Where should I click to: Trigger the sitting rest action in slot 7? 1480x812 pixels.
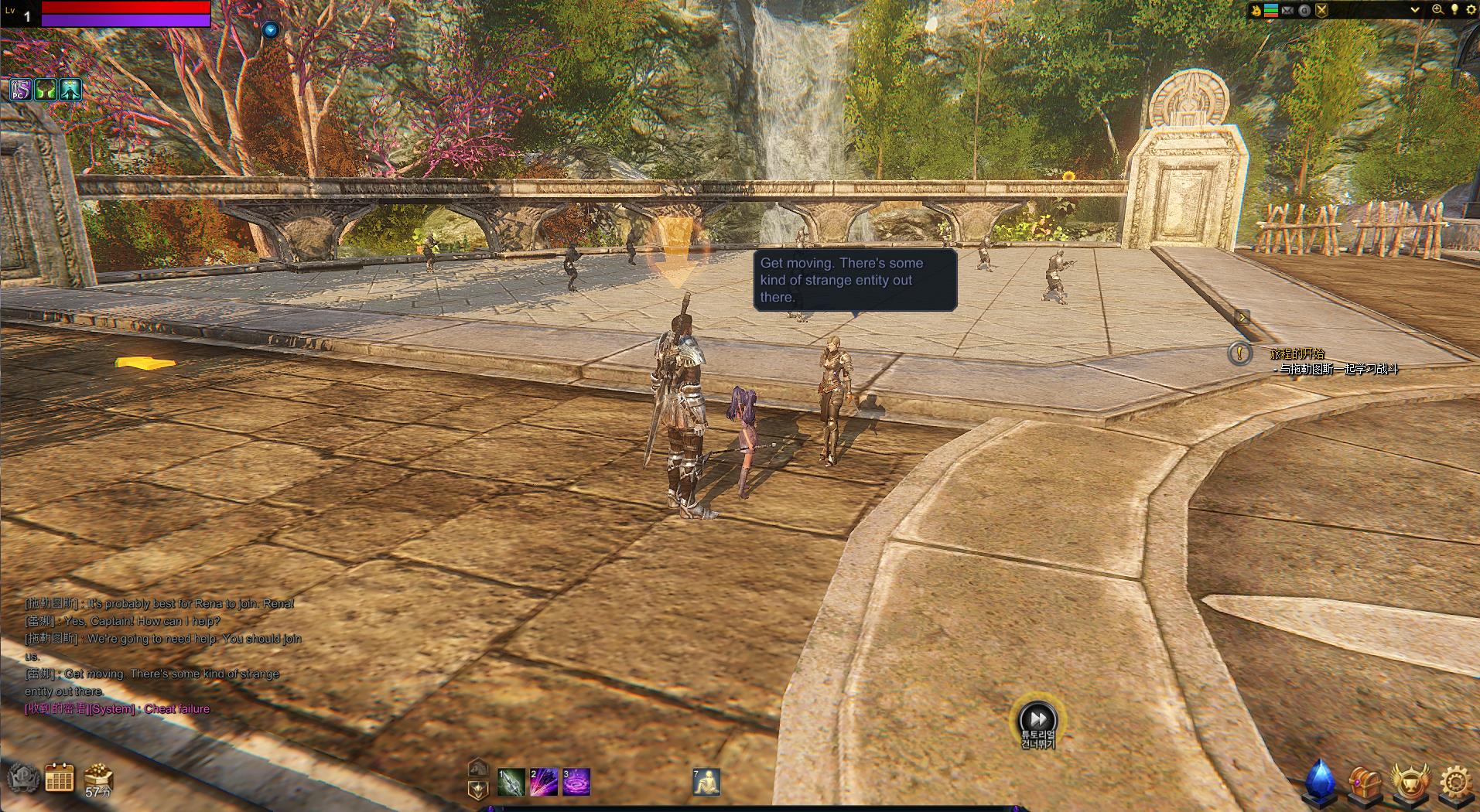[706, 782]
